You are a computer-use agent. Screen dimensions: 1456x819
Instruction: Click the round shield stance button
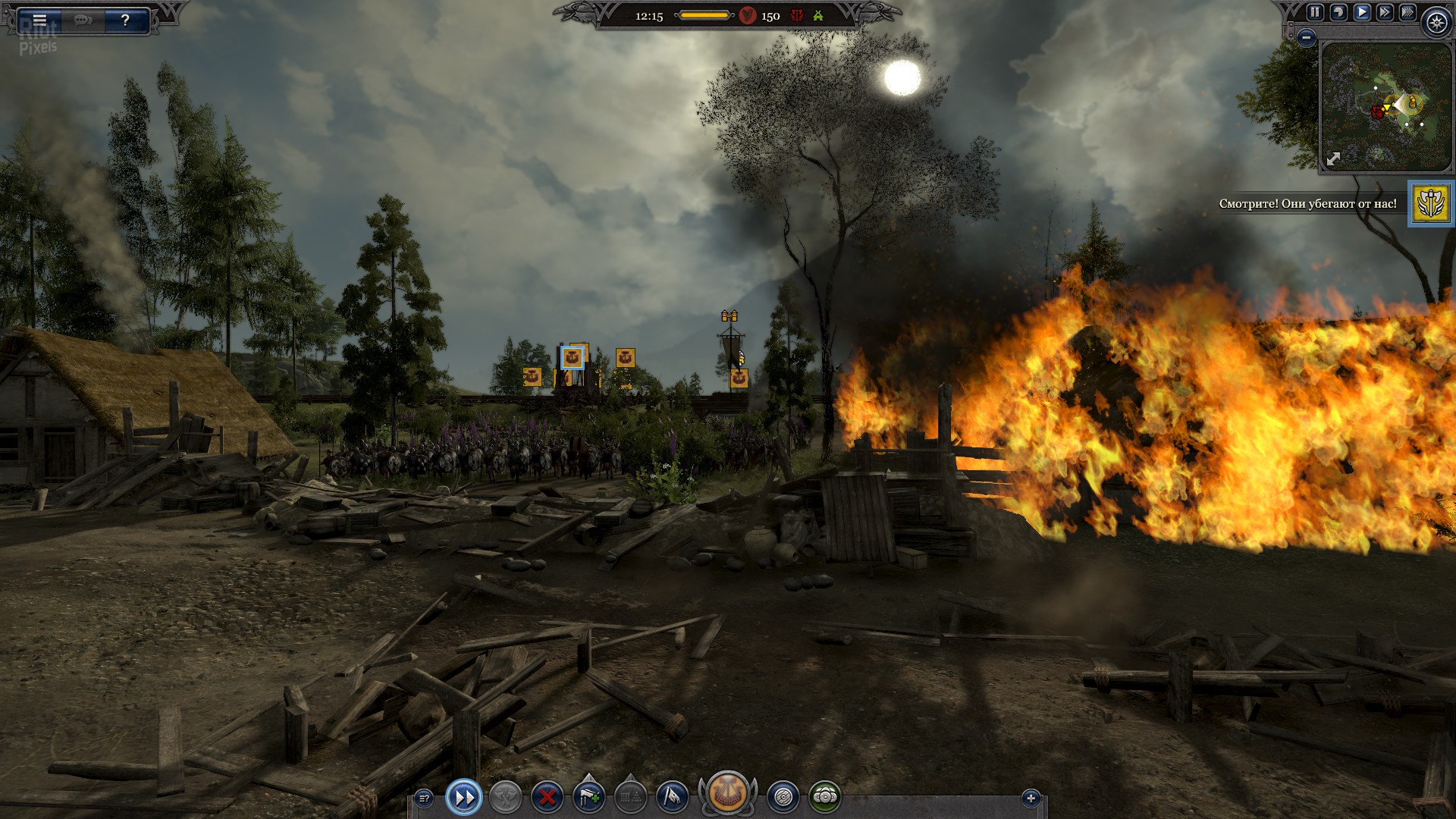pyautogui.click(x=783, y=797)
